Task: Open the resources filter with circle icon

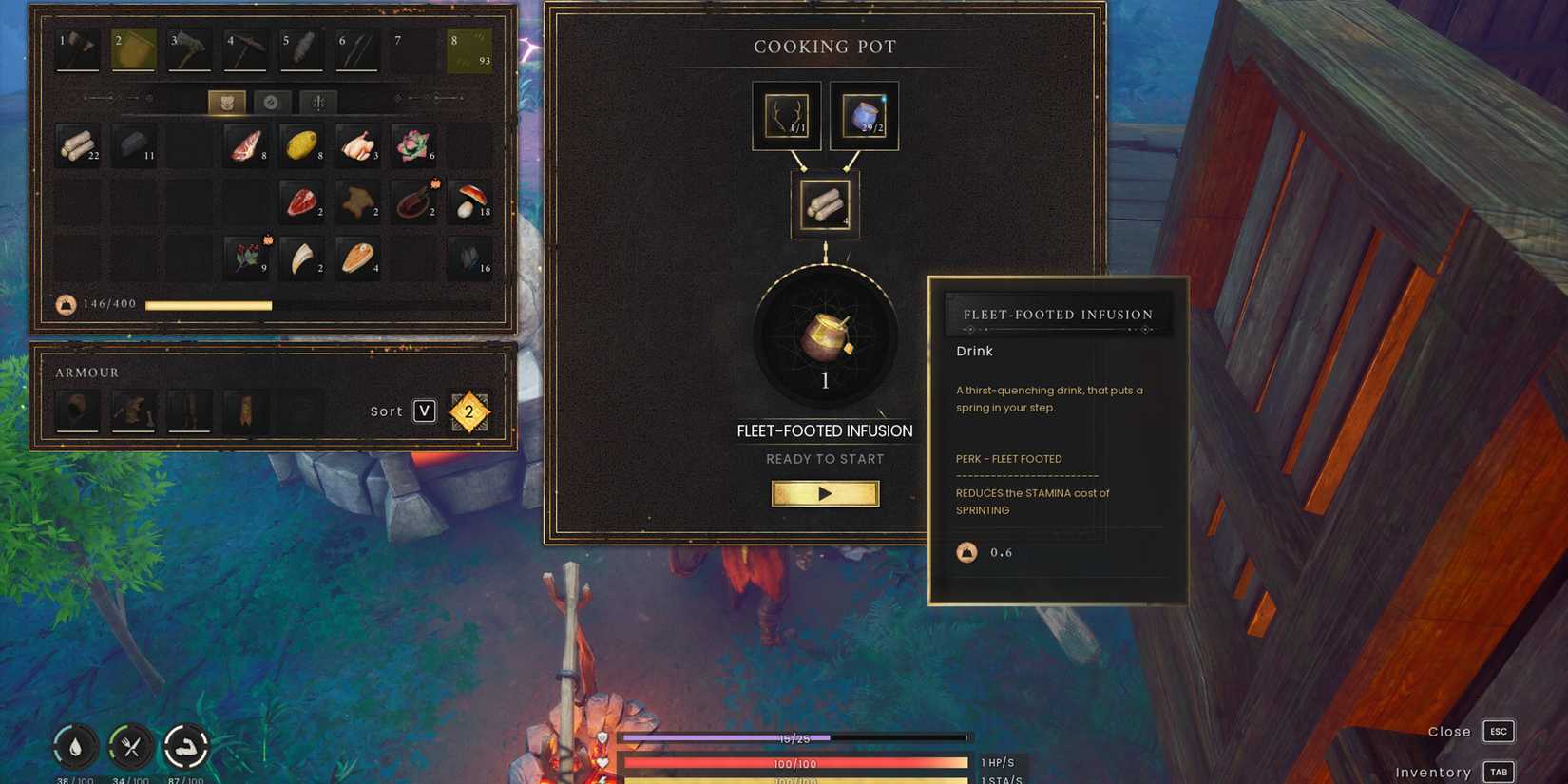Action: click(272, 102)
